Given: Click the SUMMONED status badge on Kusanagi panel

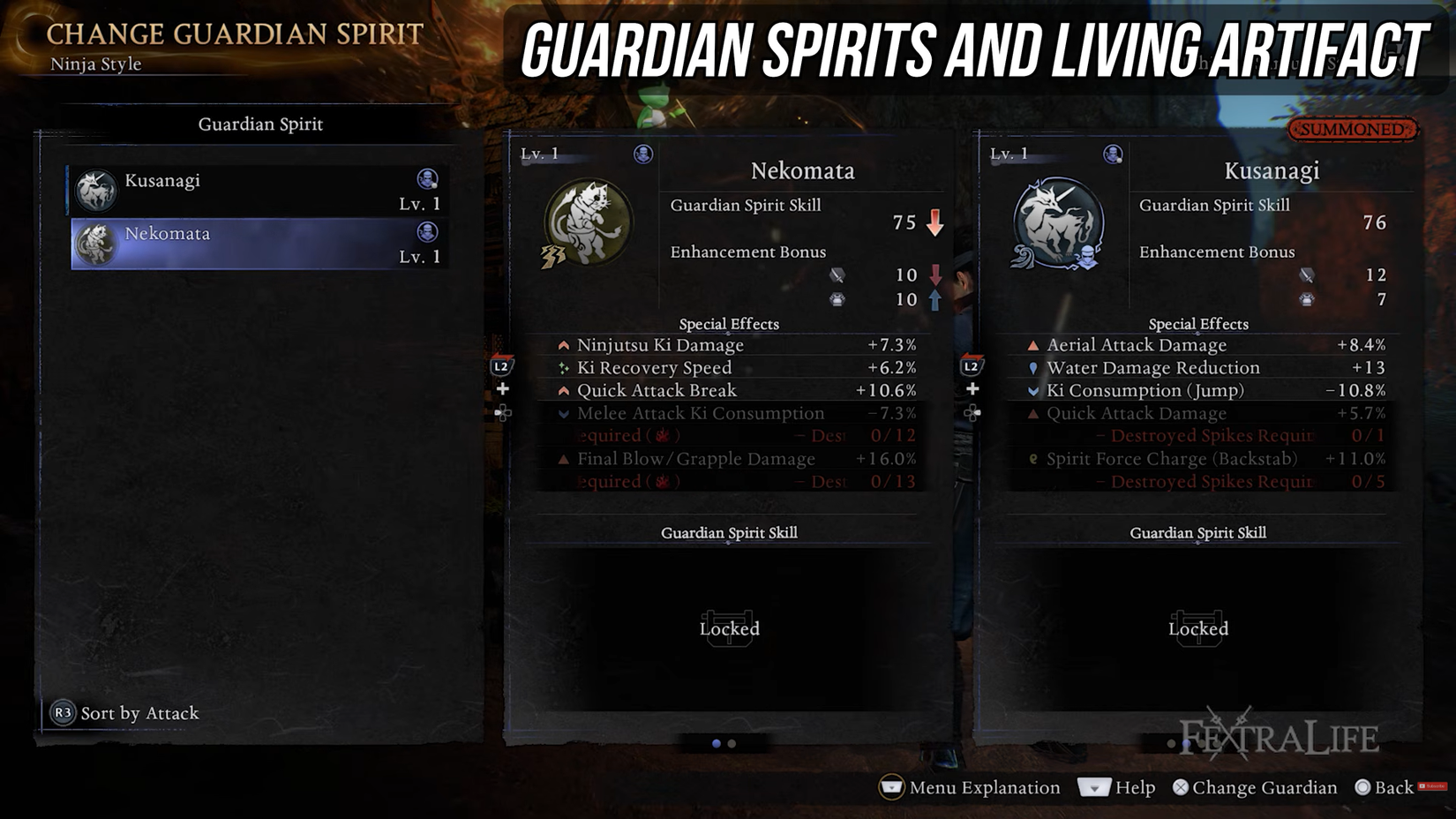Looking at the screenshot, I should tap(1352, 128).
